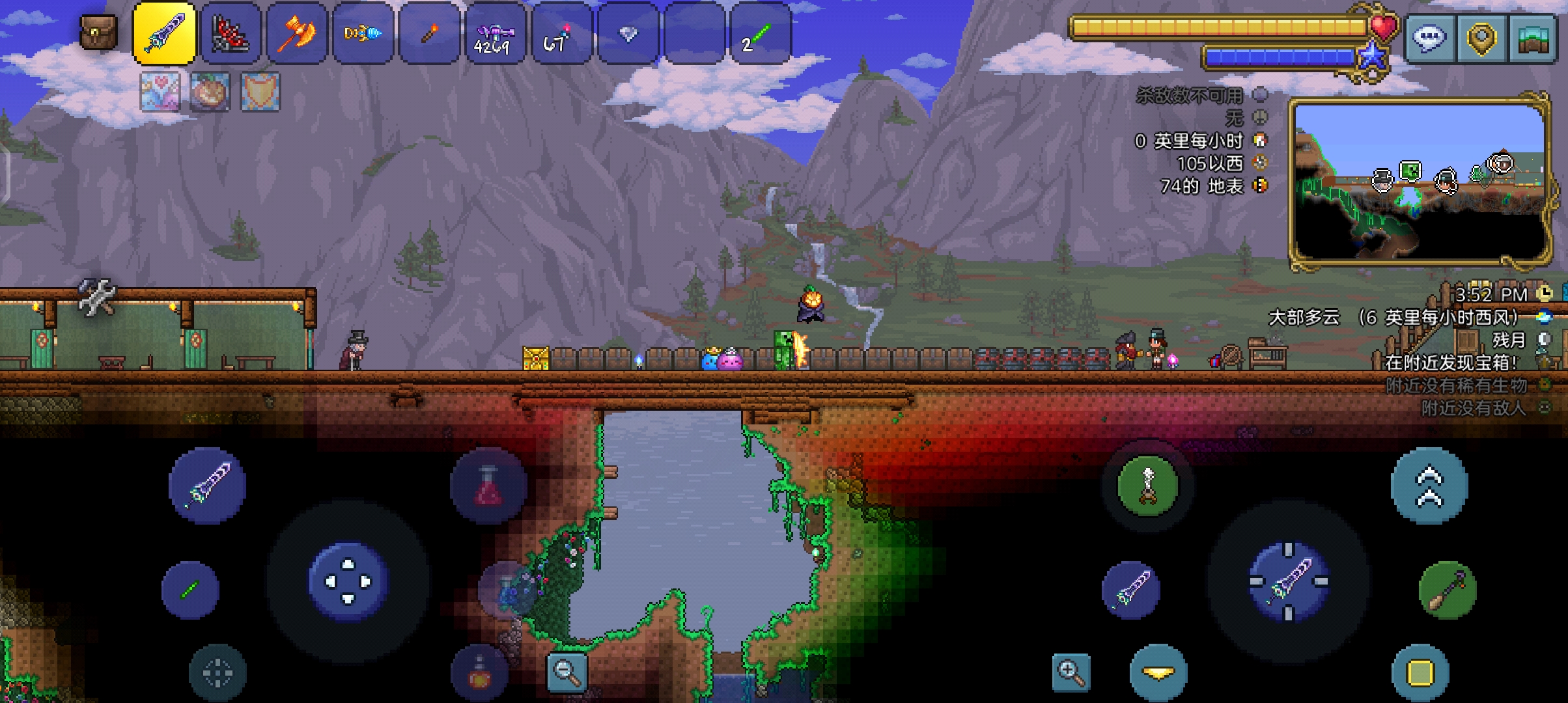Zoom in with the plus magnifier
The width and height of the screenshot is (1568, 703).
click(1071, 672)
